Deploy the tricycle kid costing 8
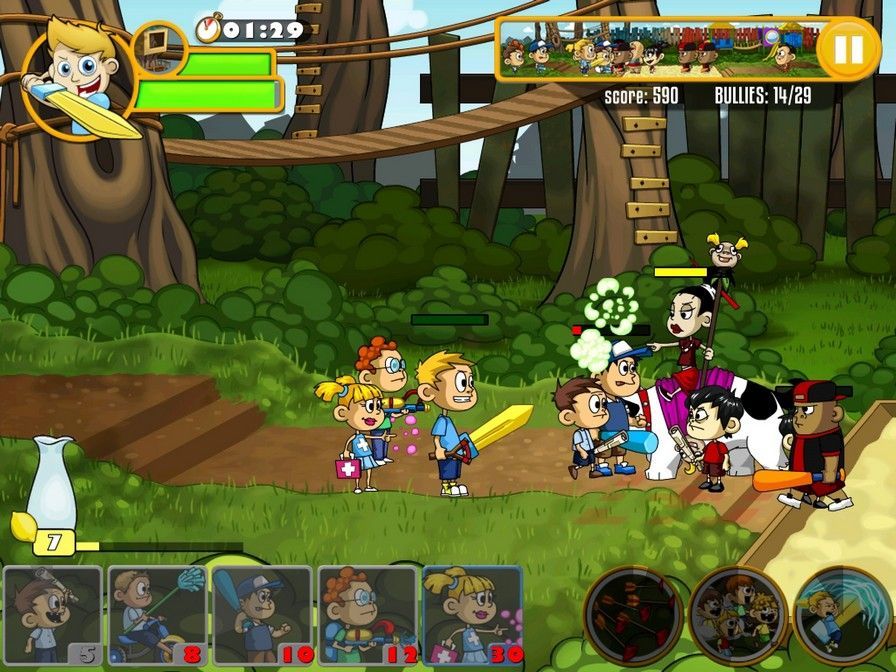The image size is (896, 672). pyautogui.click(x=157, y=615)
